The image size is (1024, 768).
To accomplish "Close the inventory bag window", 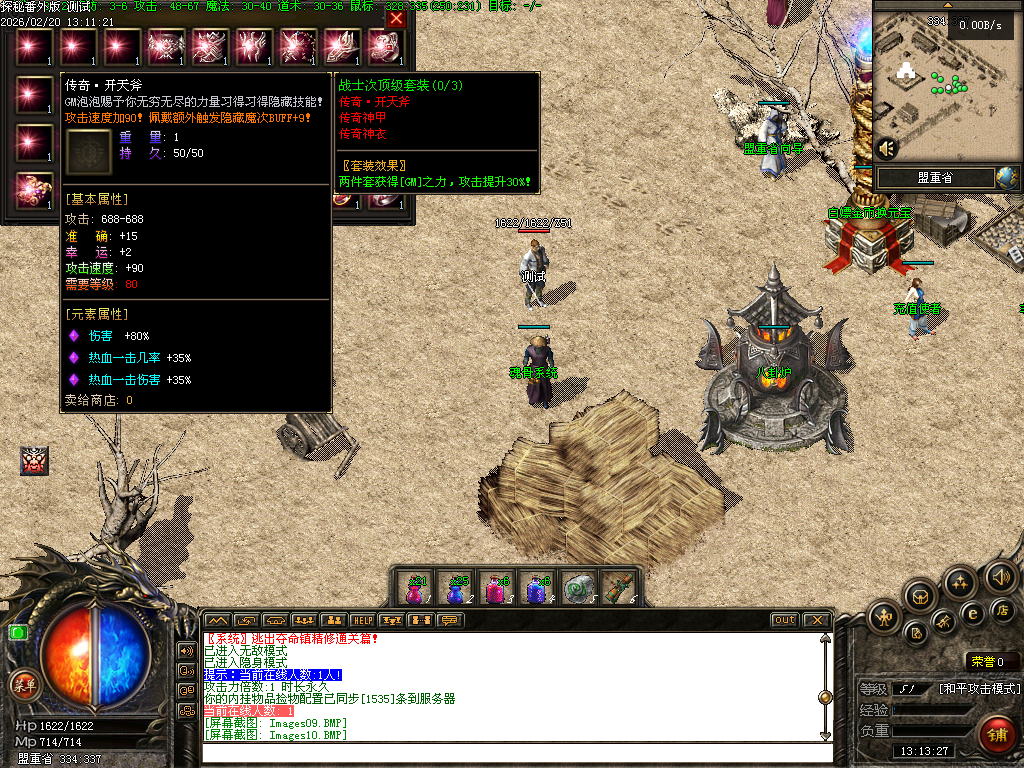I will [396, 18].
